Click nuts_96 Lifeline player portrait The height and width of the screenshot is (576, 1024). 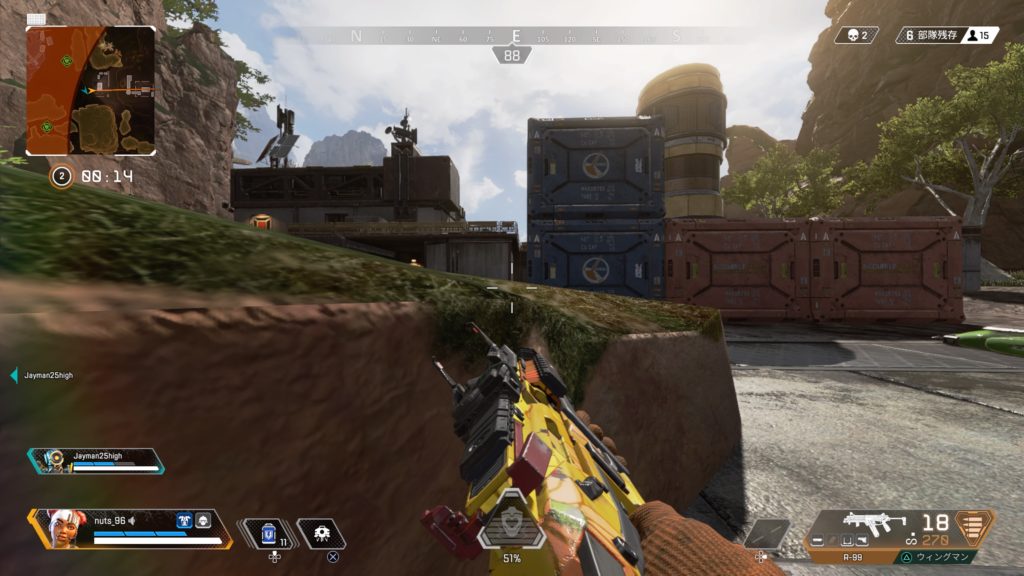(x=62, y=527)
